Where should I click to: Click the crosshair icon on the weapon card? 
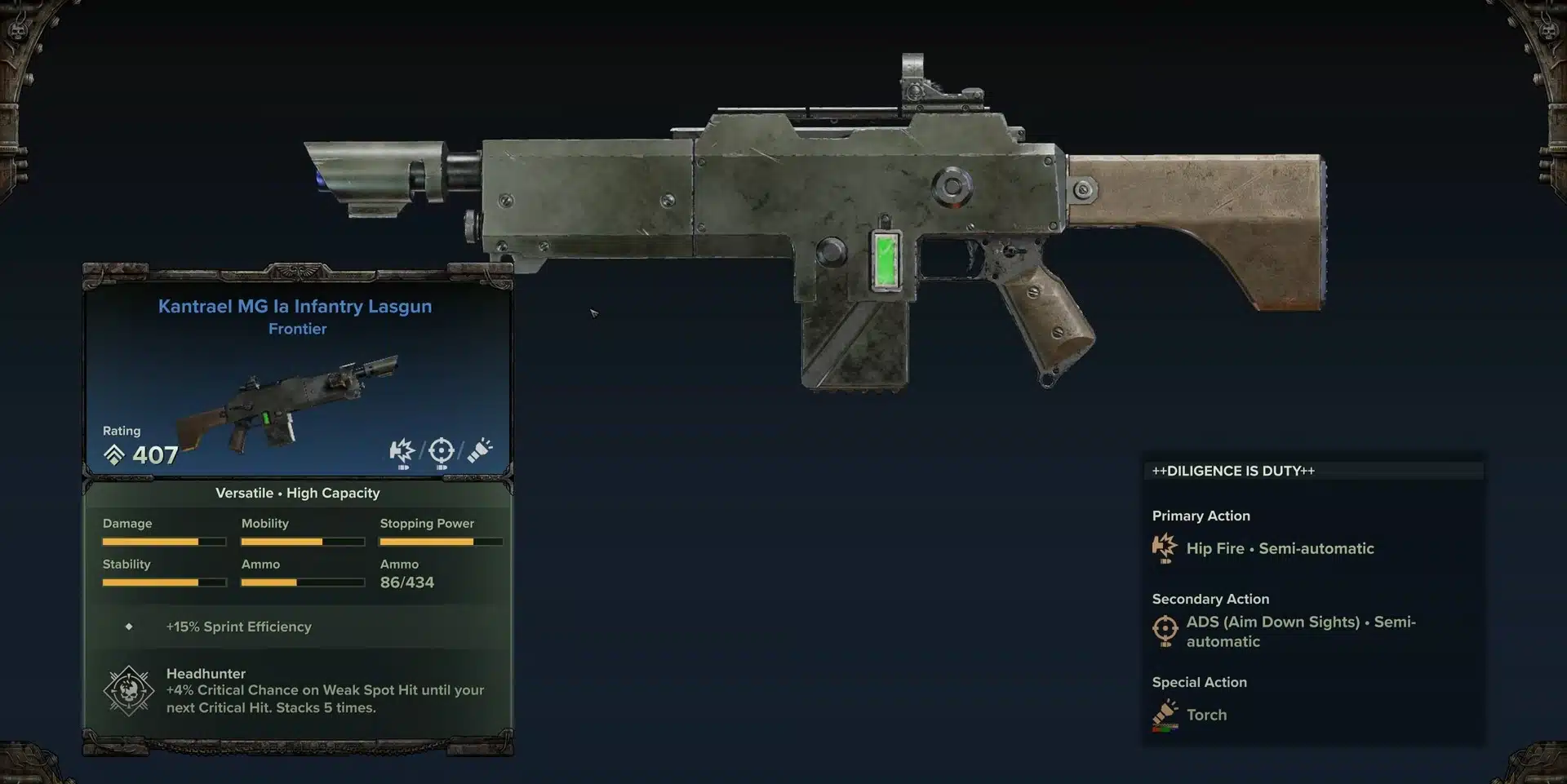coord(441,451)
